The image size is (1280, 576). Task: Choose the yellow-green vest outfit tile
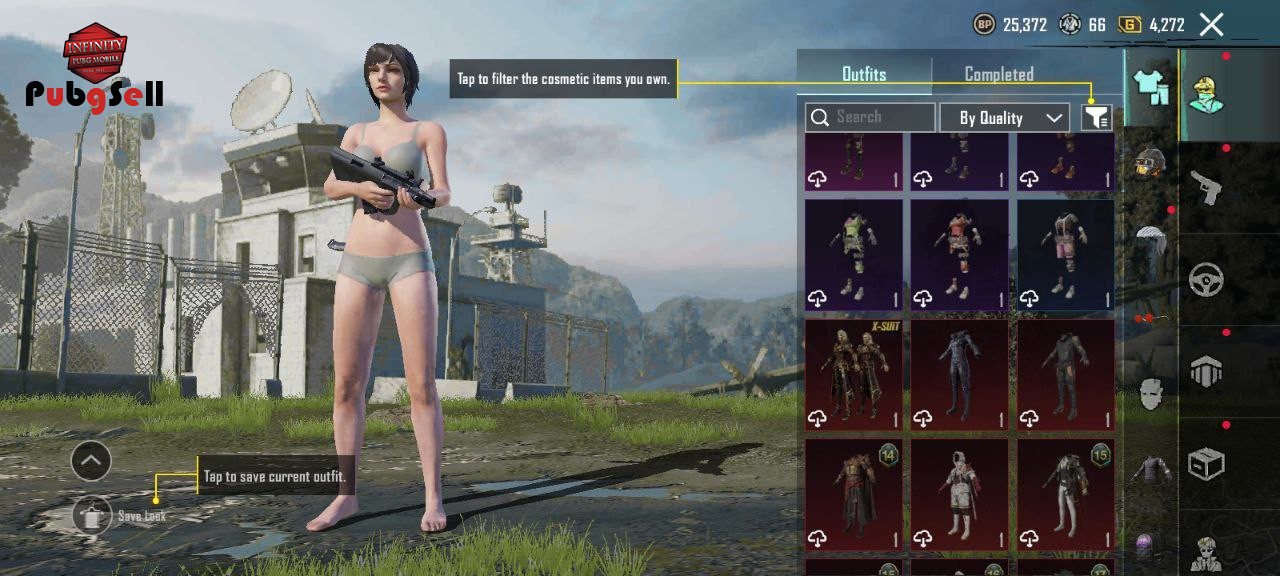tap(854, 255)
